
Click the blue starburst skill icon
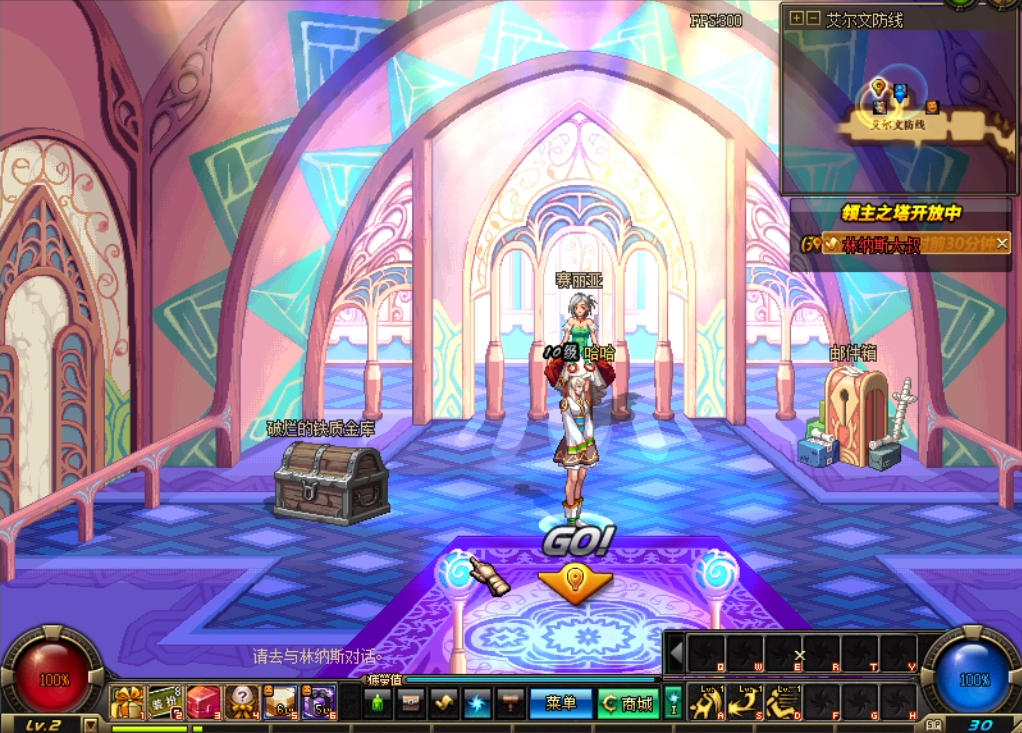point(477,703)
